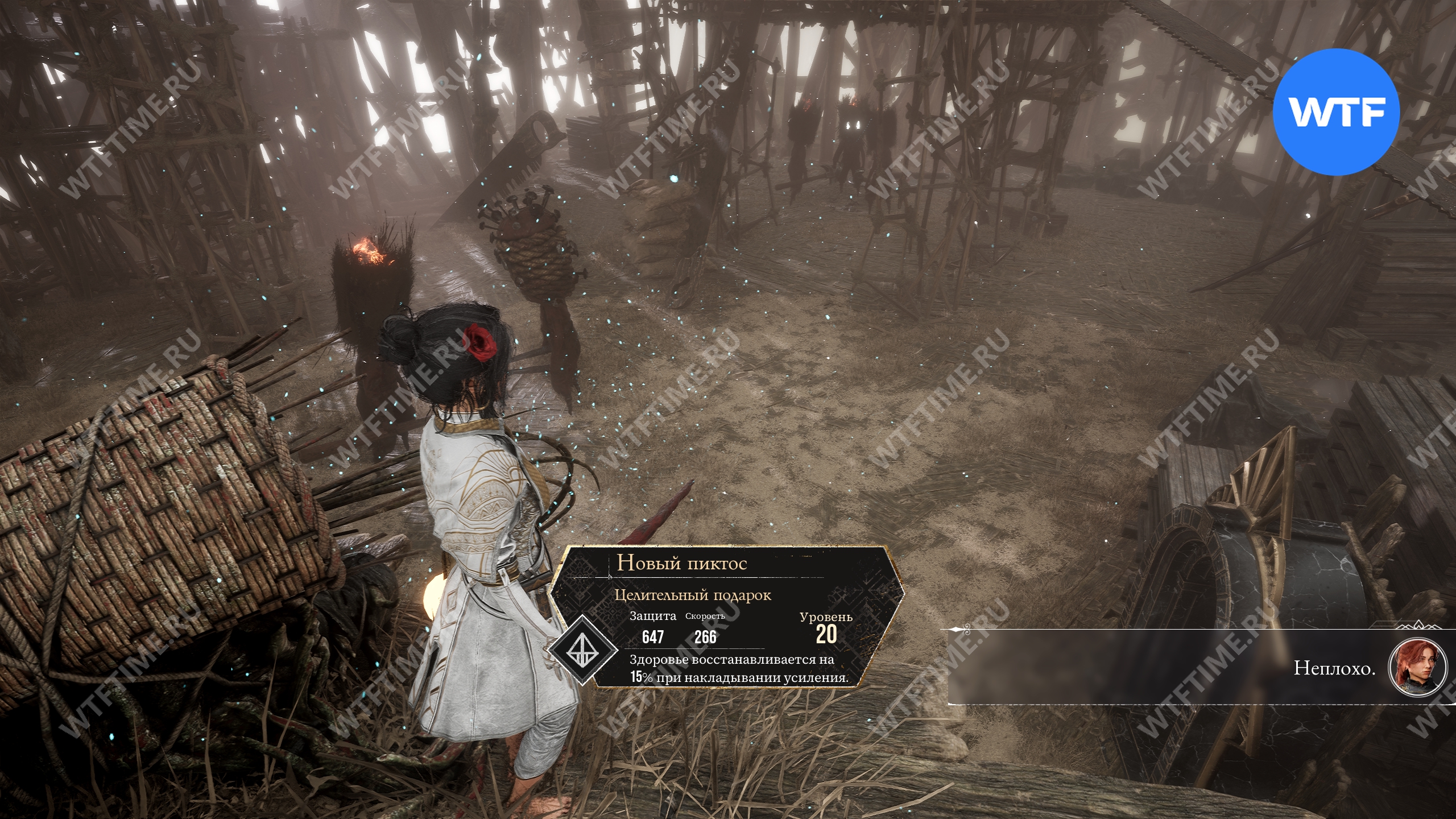Click the diamond pictos icon in the notification
Viewport: 1456px width, 819px height.
[x=582, y=649]
